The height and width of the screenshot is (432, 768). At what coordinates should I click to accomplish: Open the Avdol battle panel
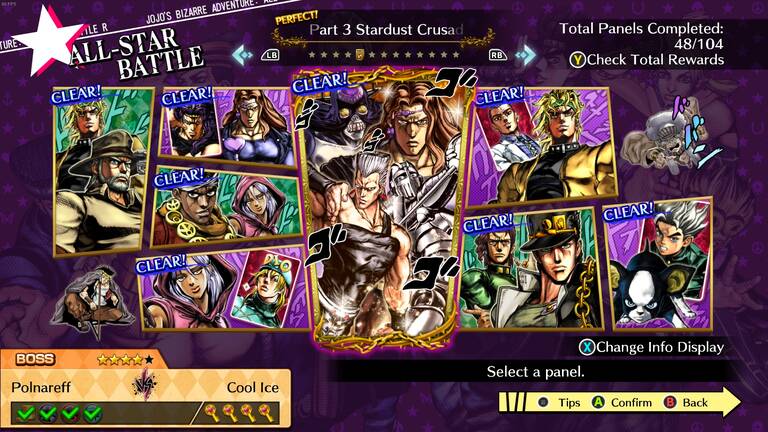click(225, 207)
